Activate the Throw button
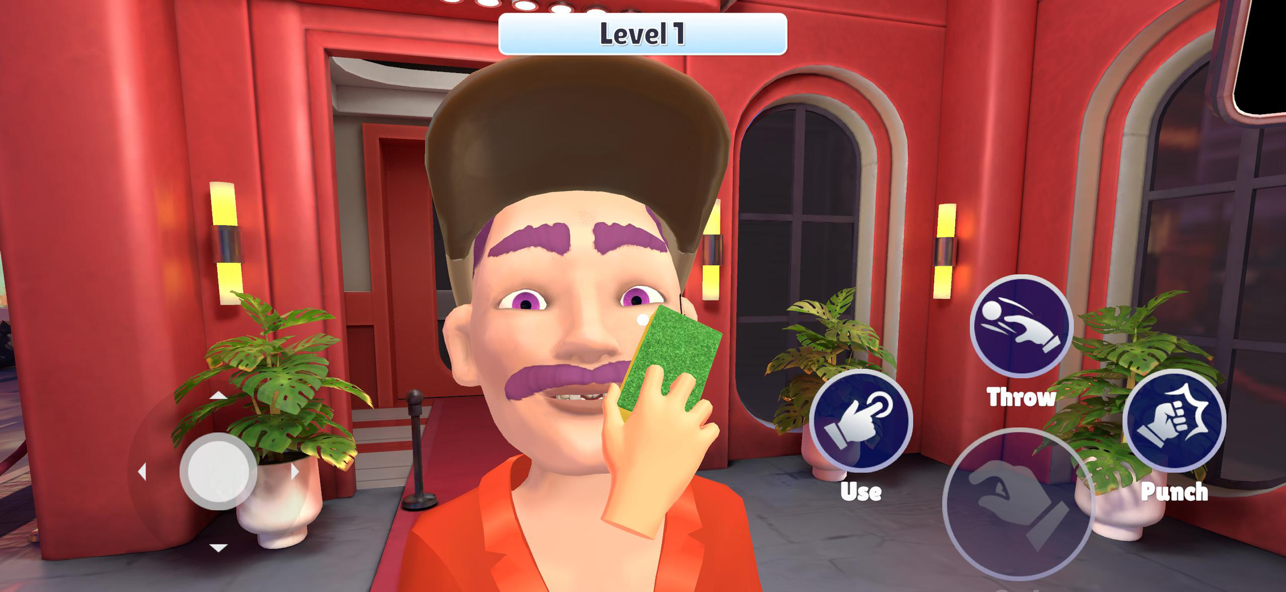The image size is (1286, 592). pos(1020,327)
